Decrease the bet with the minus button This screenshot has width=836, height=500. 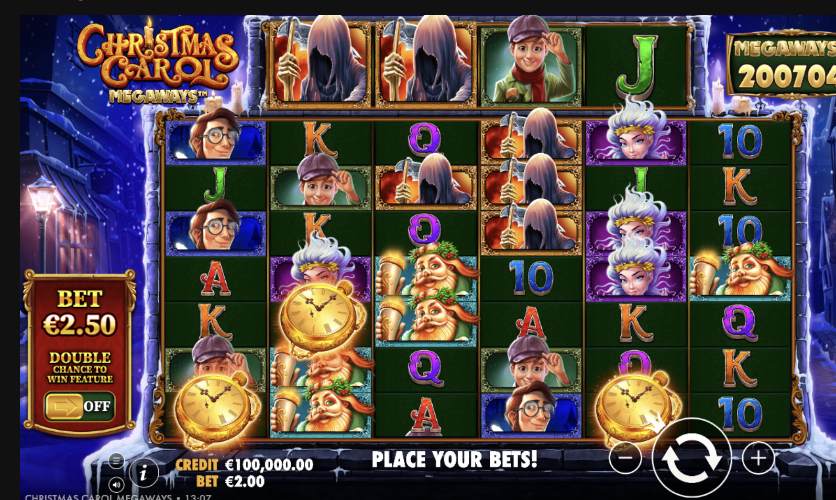pos(625,459)
